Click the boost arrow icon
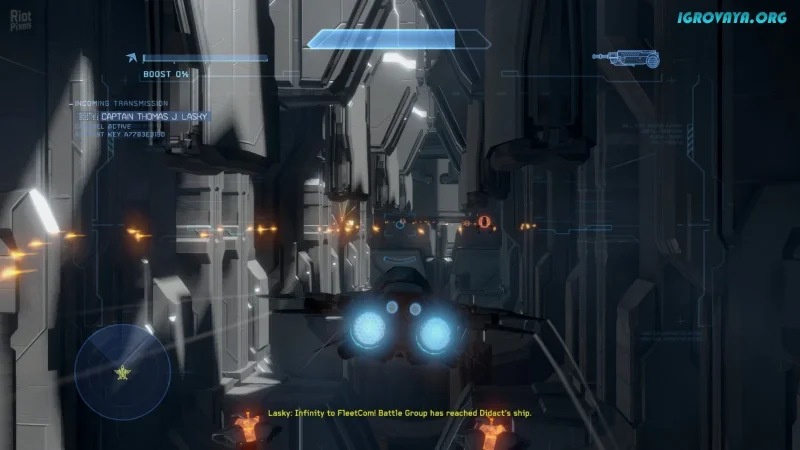This screenshot has height=450, width=800. [130, 58]
